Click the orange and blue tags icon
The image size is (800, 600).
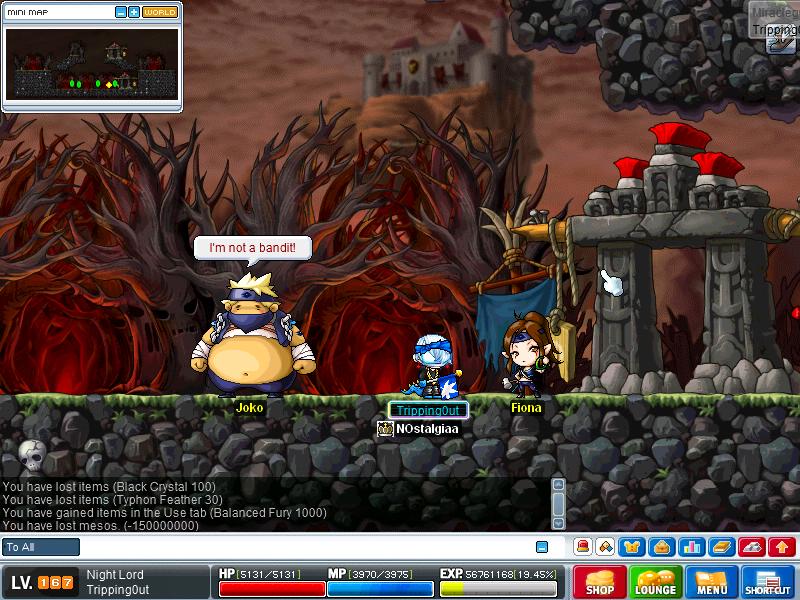pyautogui.click(x=605, y=547)
